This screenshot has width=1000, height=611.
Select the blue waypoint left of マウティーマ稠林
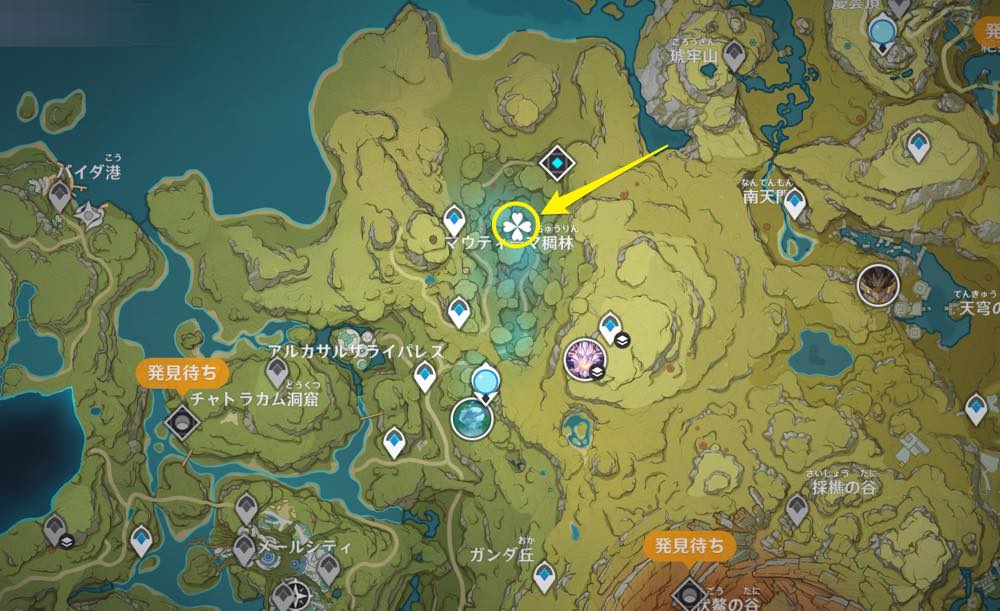455,218
